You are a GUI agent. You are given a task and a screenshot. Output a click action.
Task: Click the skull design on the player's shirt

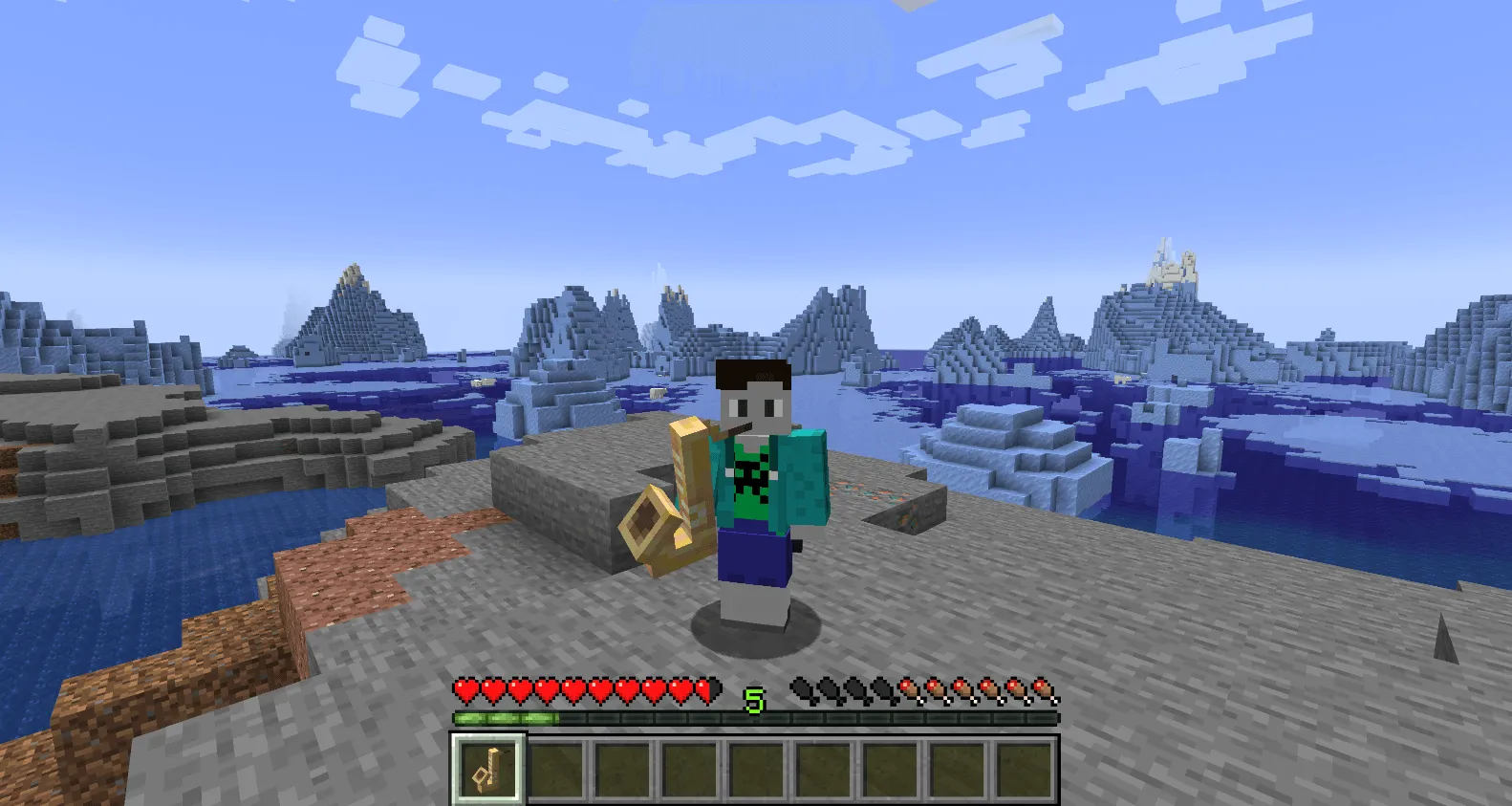coord(750,475)
